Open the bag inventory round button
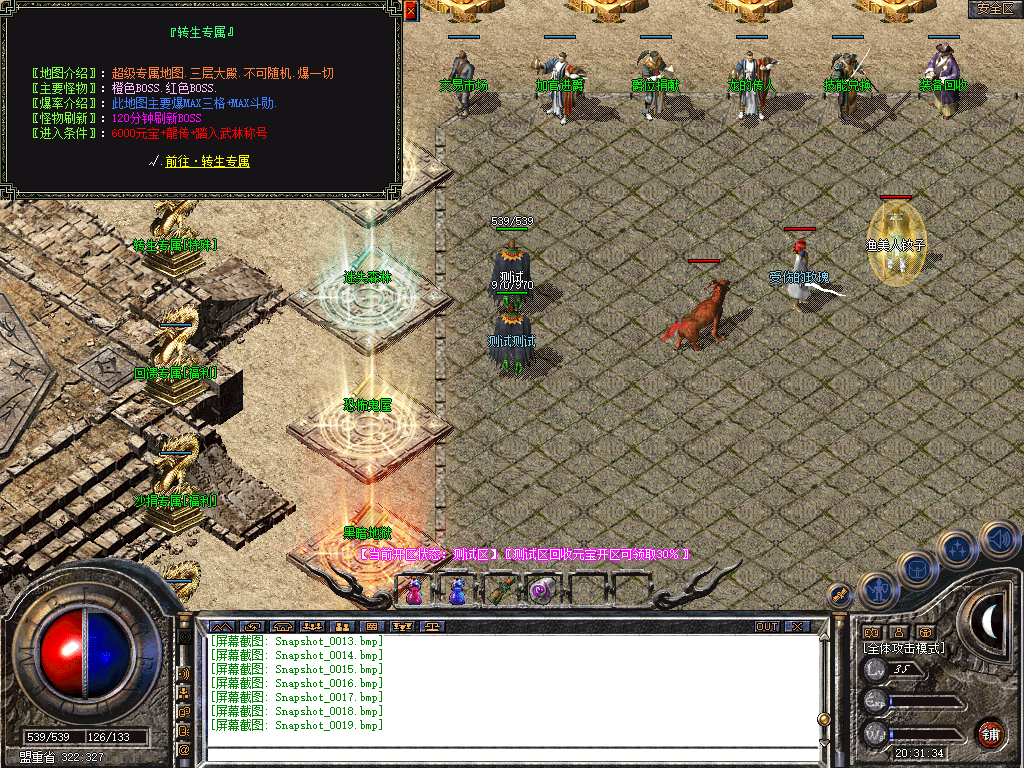Image resolution: width=1024 pixels, height=768 pixels. coord(916,568)
